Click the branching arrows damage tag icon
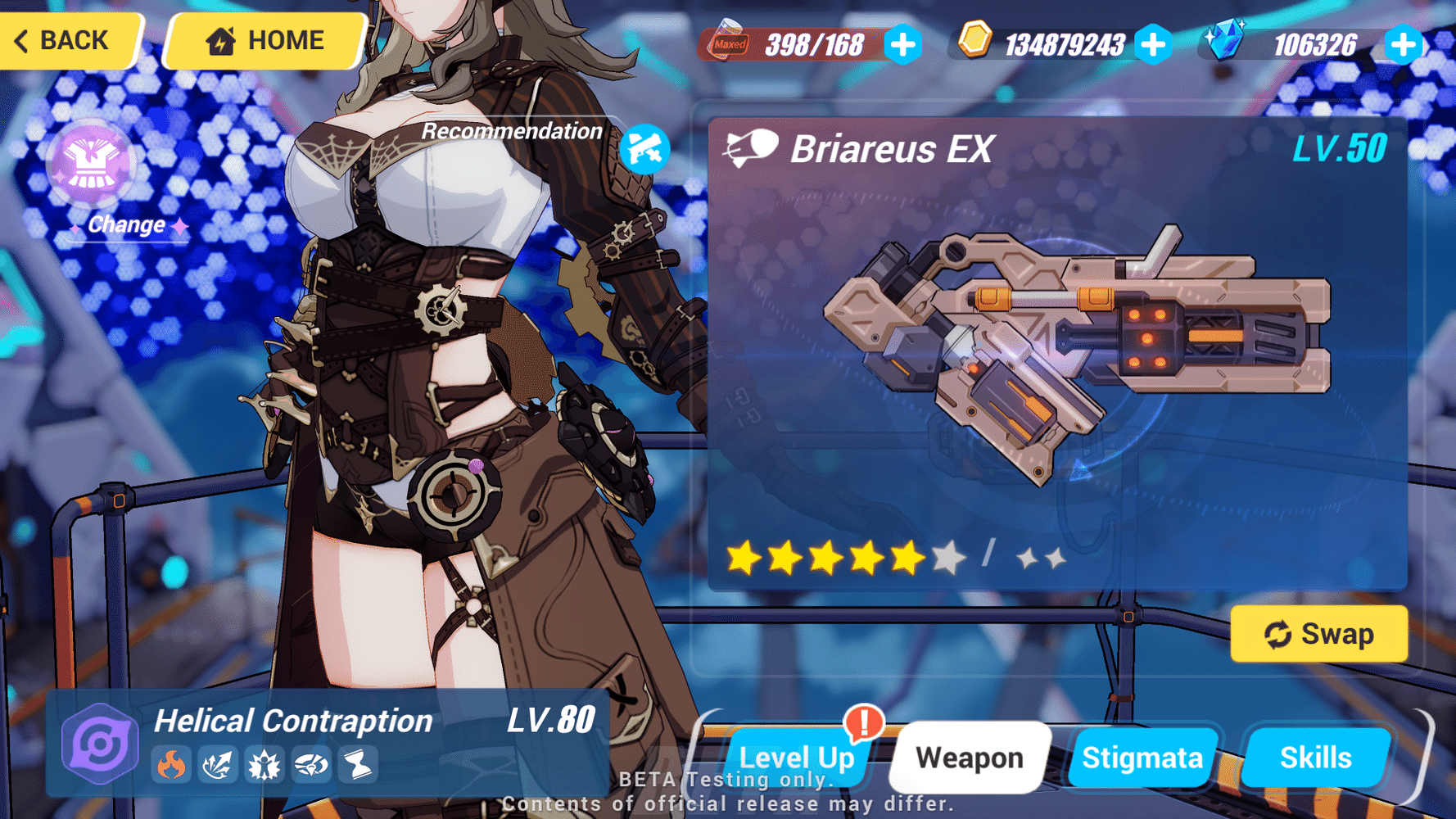Image resolution: width=1456 pixels, height=819 pixels. tap(218, 764)
